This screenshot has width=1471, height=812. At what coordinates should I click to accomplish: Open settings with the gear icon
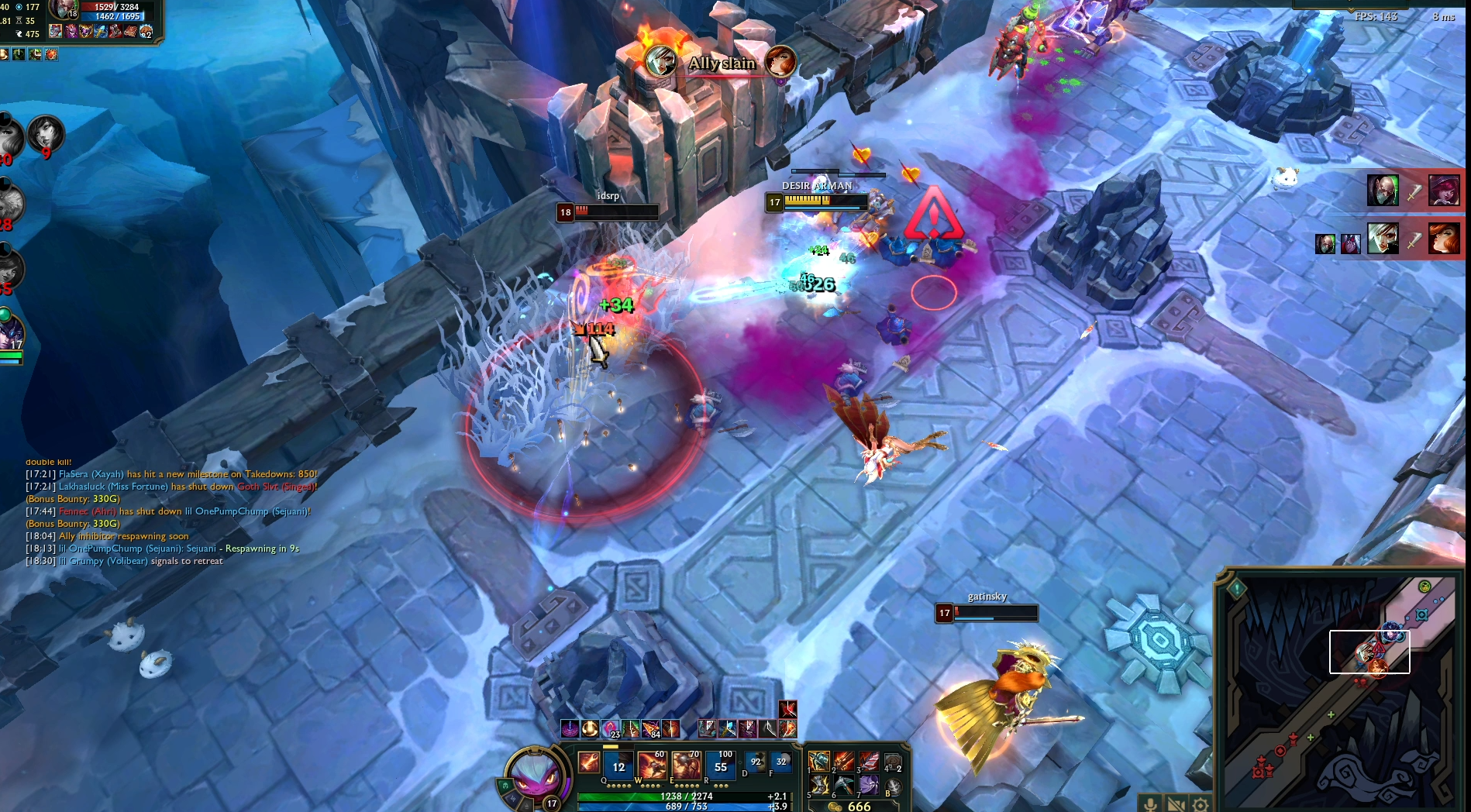click(x=1201, y=803)
